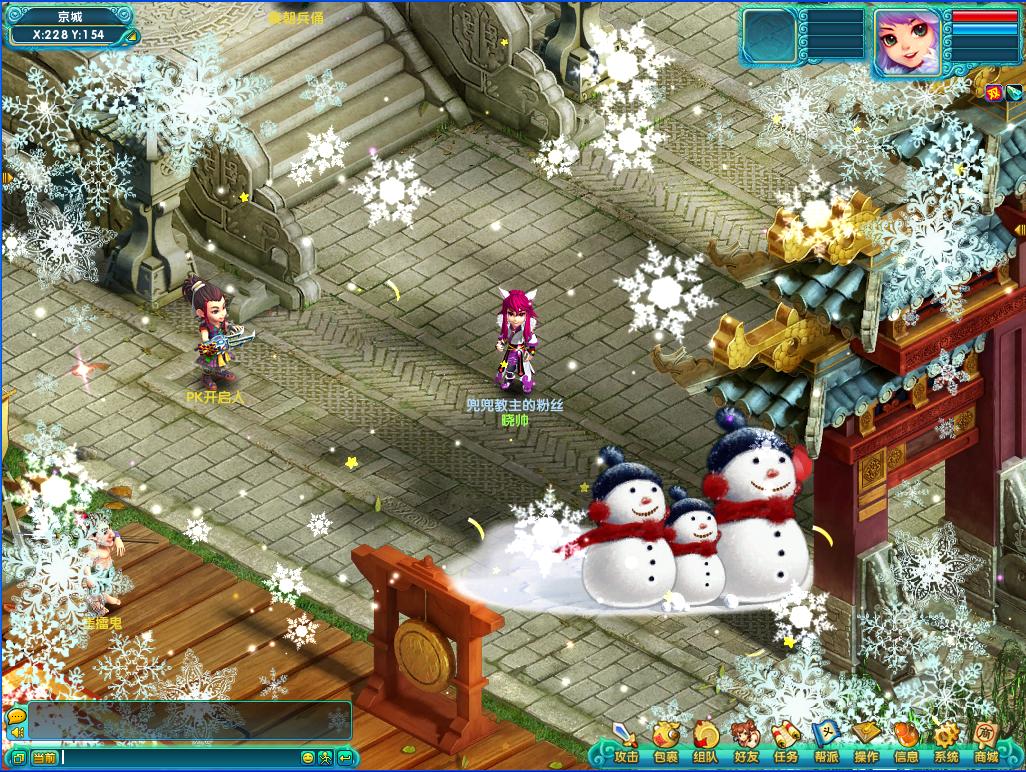Choose the 当前 chat channel selector
This screenshot has height=772, width=1026.
(x=44, y=758)
